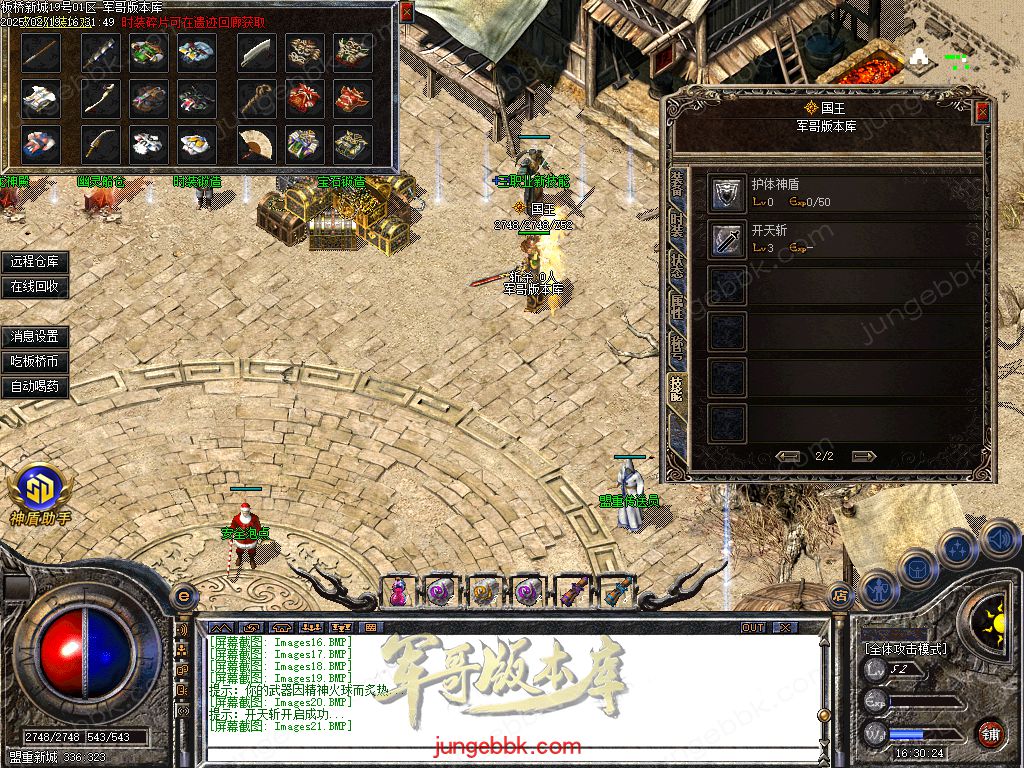The width and height of the screenshot is (1024, 768).
Task: Go to previous skill page arrow
Action: [x=789, y=456]
